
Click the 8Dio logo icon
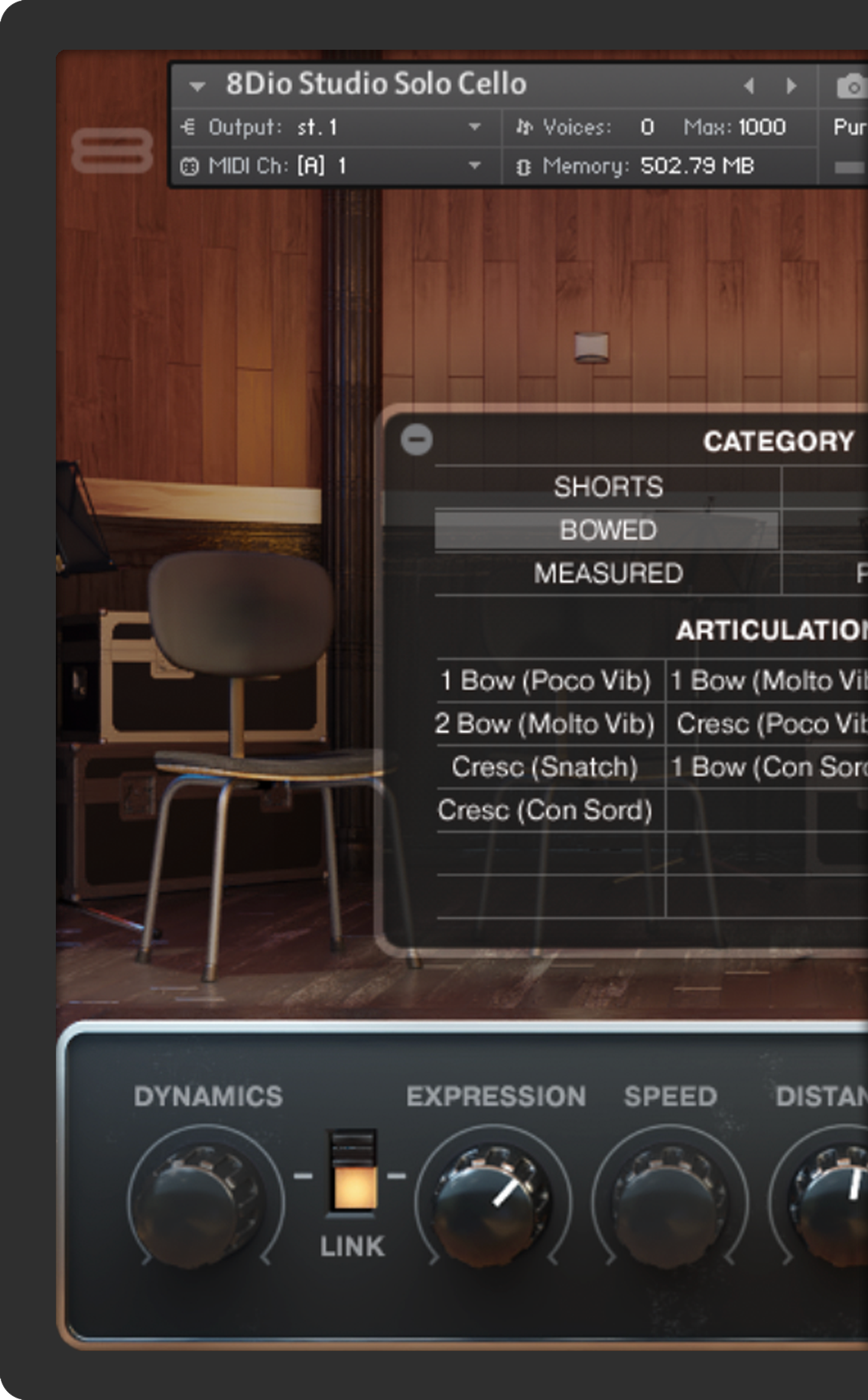tap(112, 151)
